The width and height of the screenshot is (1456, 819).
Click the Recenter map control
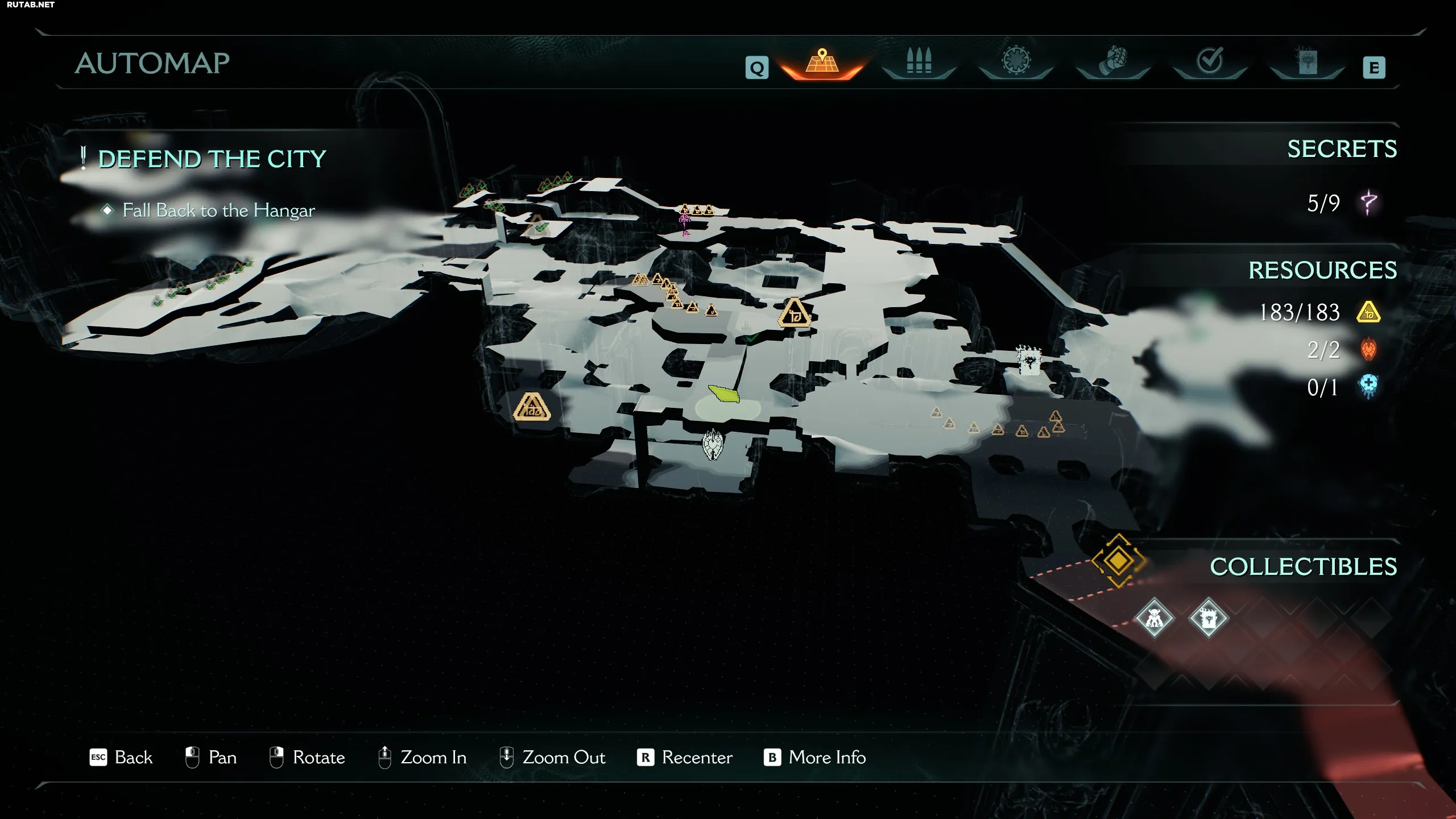coord(685,758)
